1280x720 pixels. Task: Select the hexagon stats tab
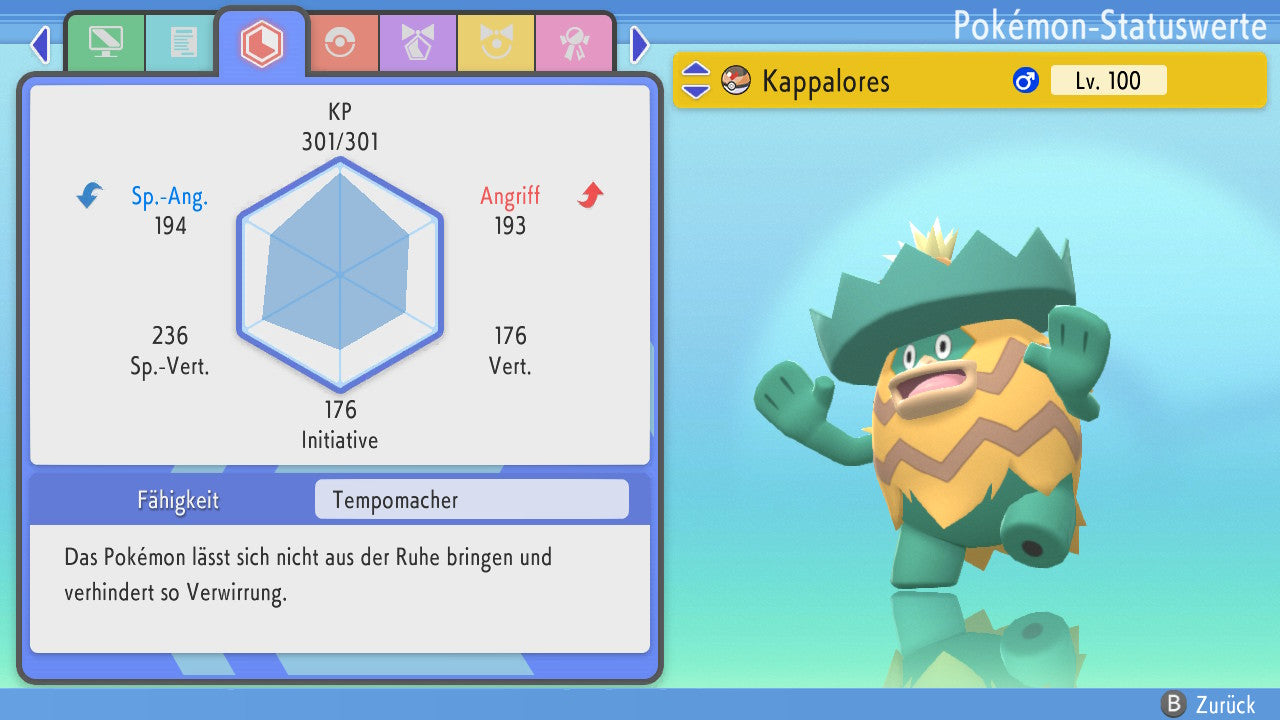coord(262,43)
